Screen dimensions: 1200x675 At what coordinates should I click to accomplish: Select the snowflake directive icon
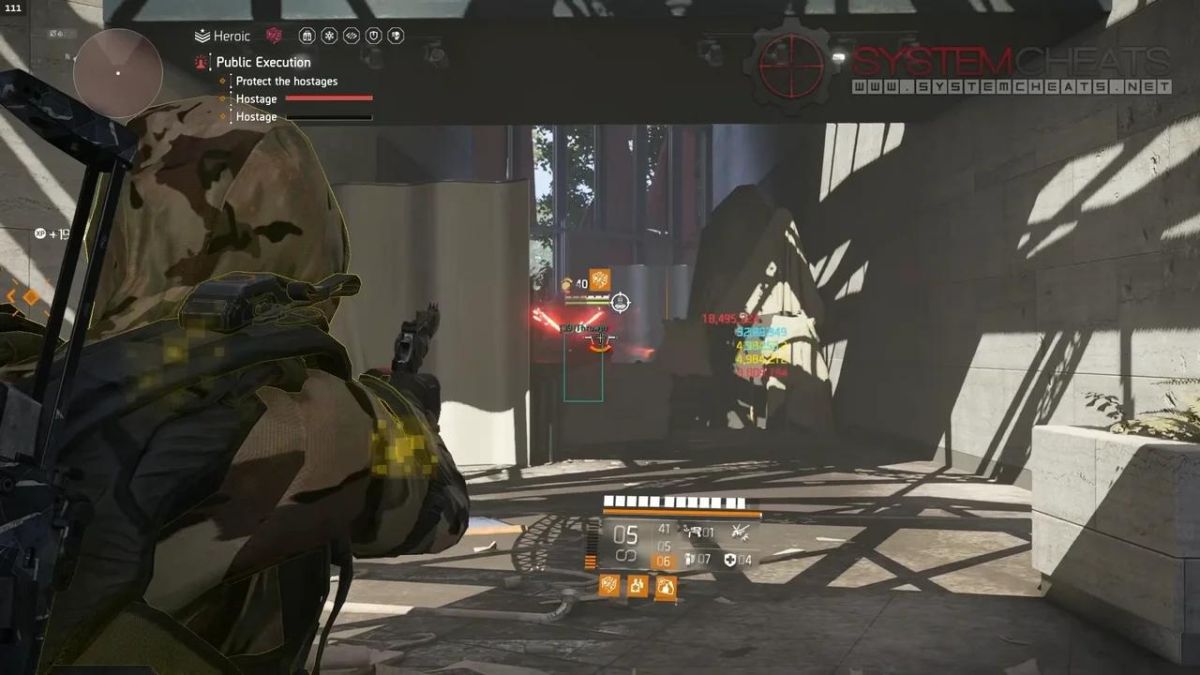point(329,36)
